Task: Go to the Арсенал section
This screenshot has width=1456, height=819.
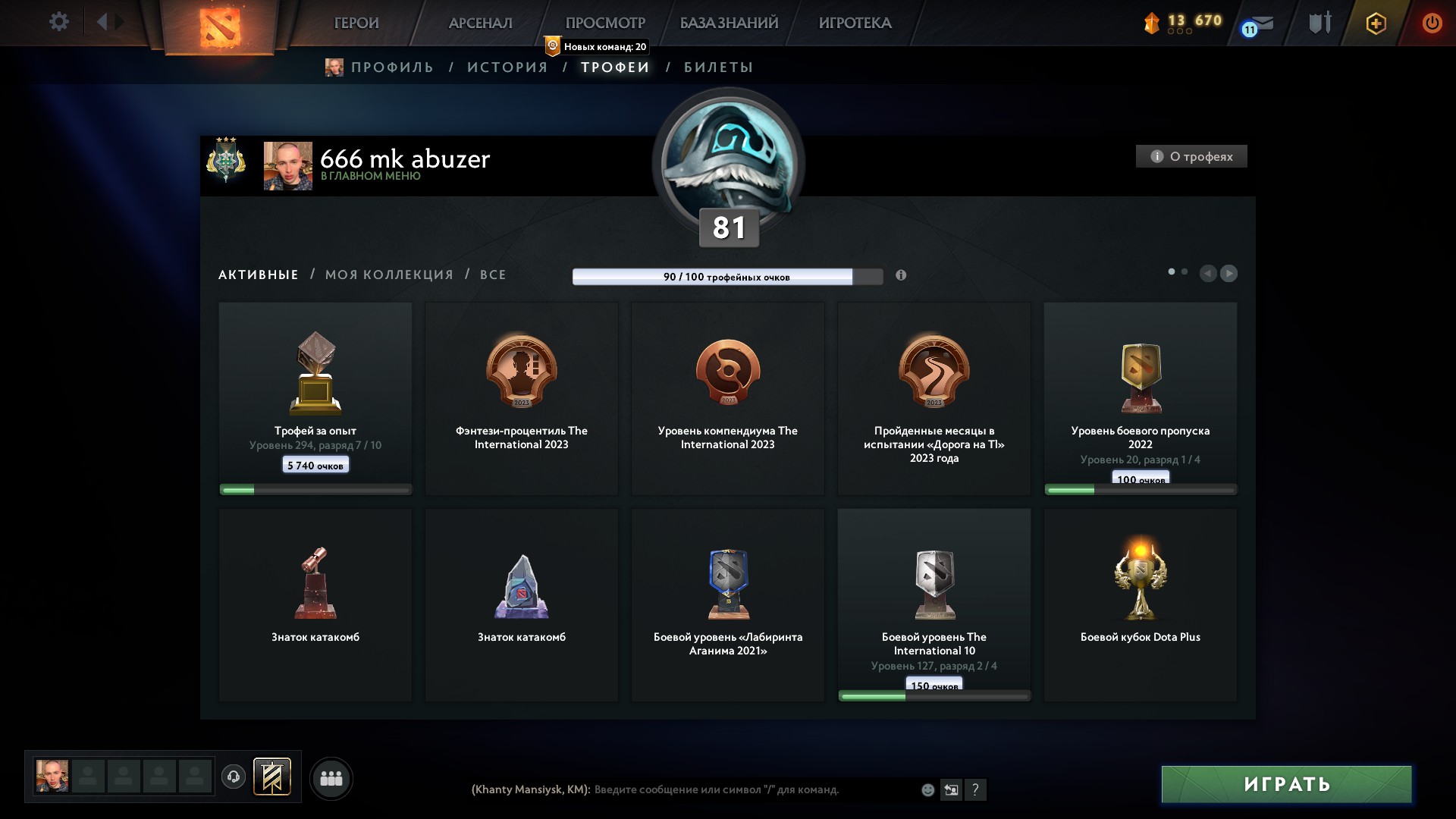Action: coord(480,23)
